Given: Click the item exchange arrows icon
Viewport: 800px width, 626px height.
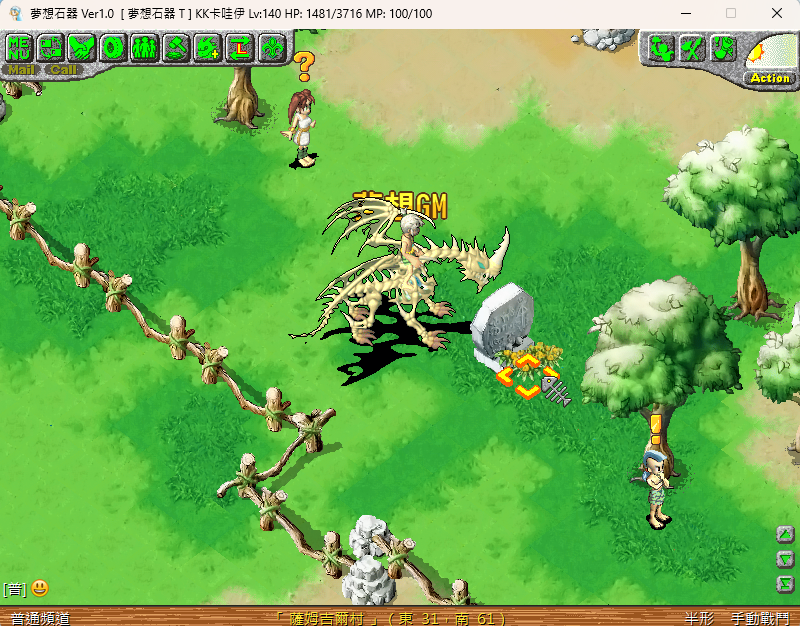Looking at the screenshot, I should [x=51, y=47].
